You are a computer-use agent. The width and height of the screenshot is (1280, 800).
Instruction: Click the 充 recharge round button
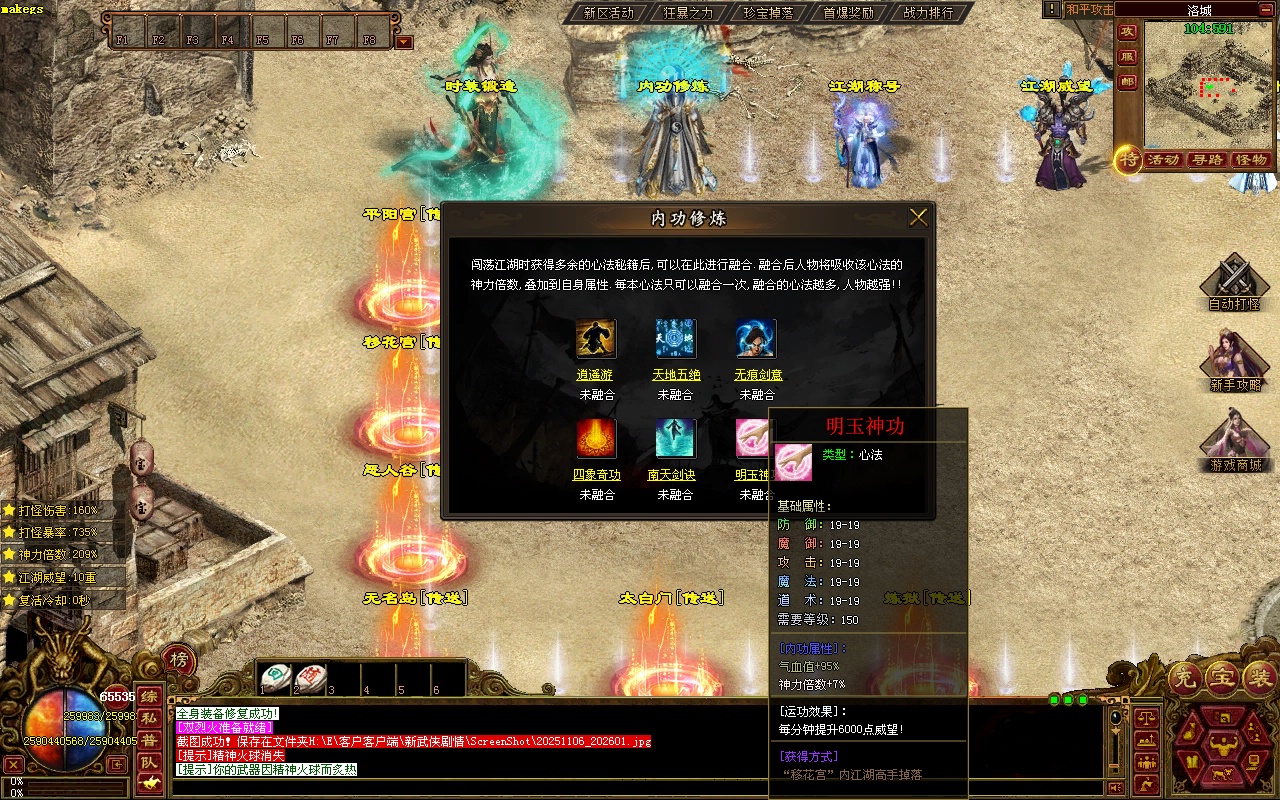(x=1185, y=679)
